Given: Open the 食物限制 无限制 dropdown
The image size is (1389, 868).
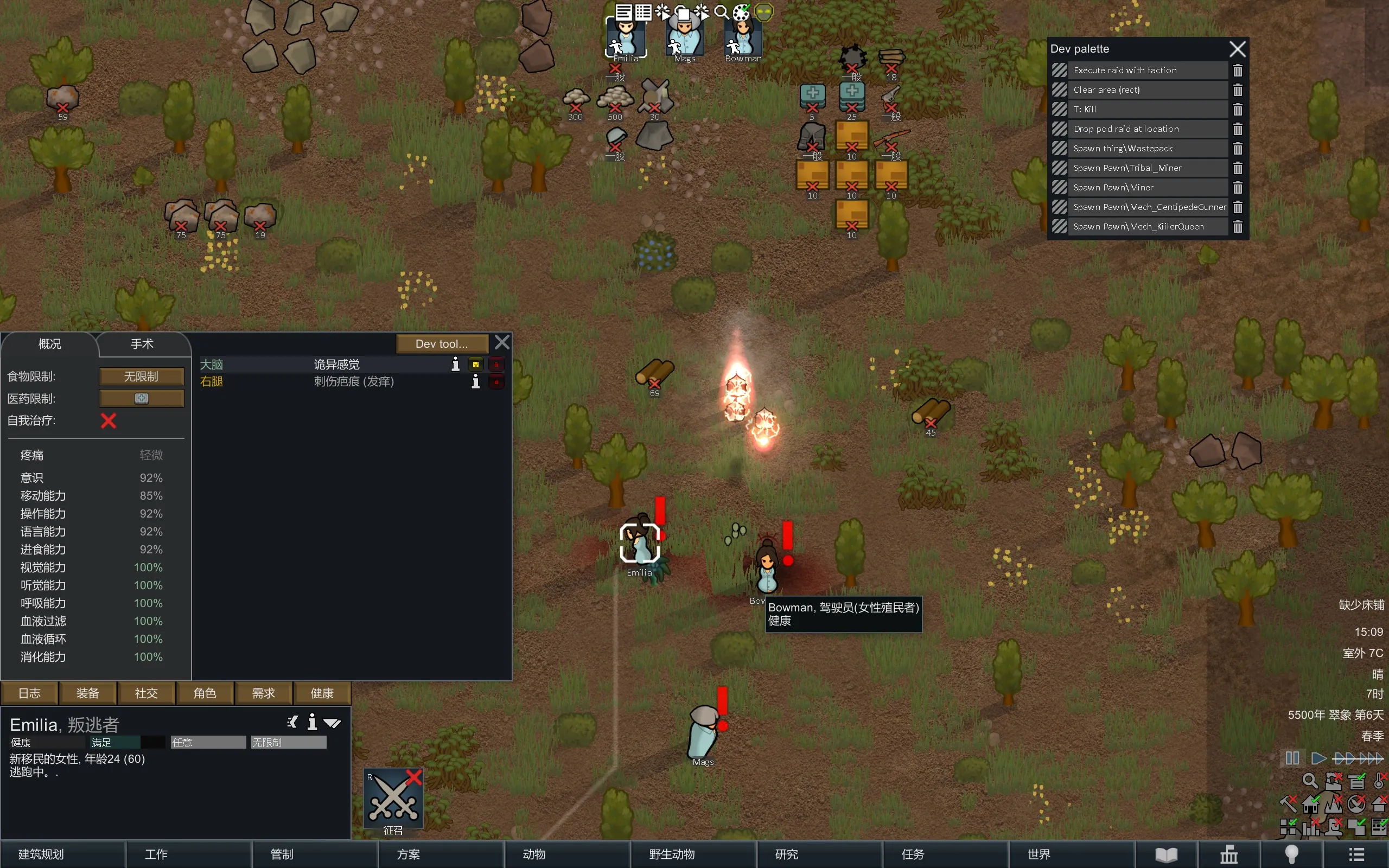Looking at the screenshot, I should [x=141, y=376].
